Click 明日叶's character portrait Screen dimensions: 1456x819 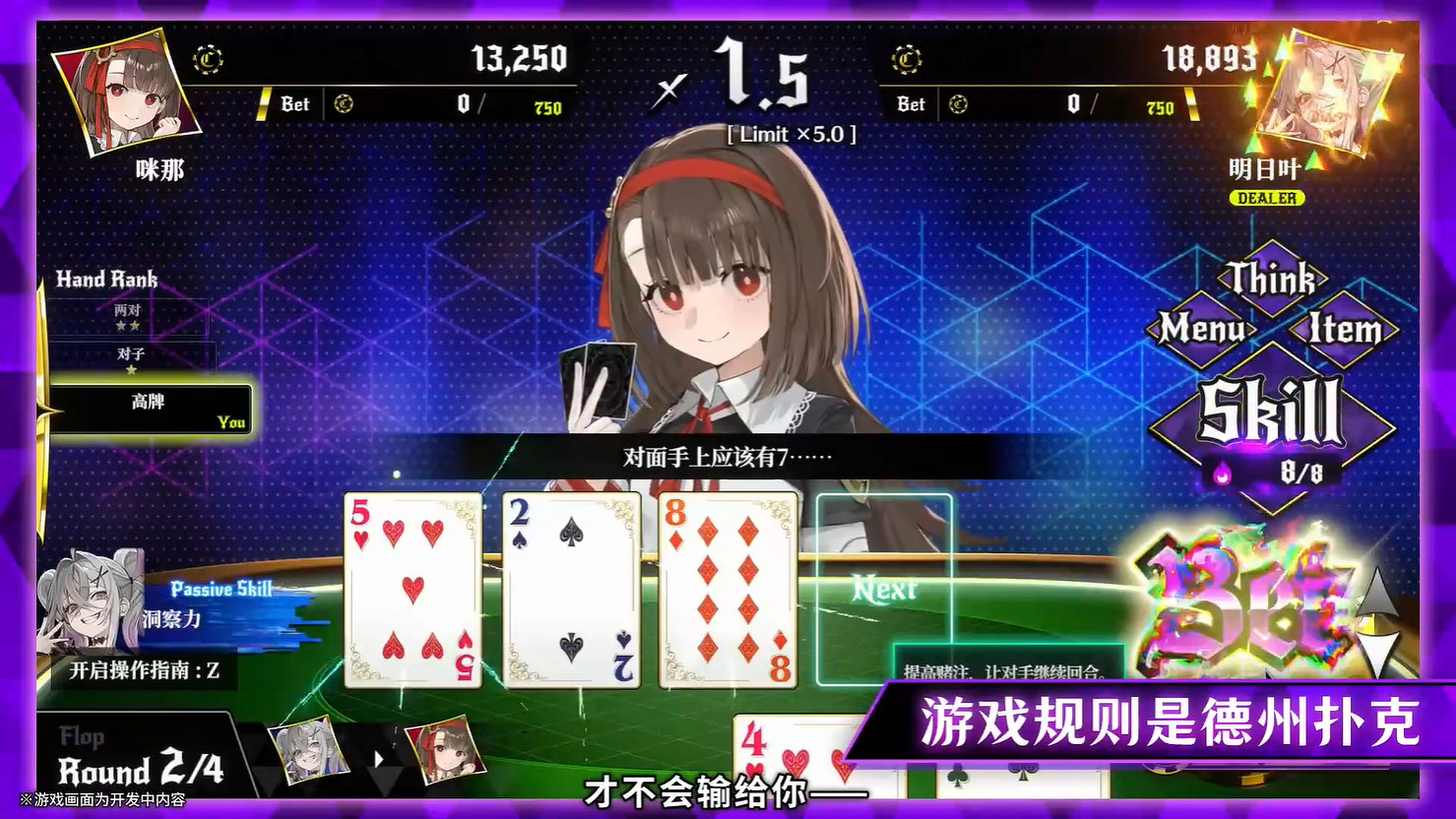pos(1327,89)
